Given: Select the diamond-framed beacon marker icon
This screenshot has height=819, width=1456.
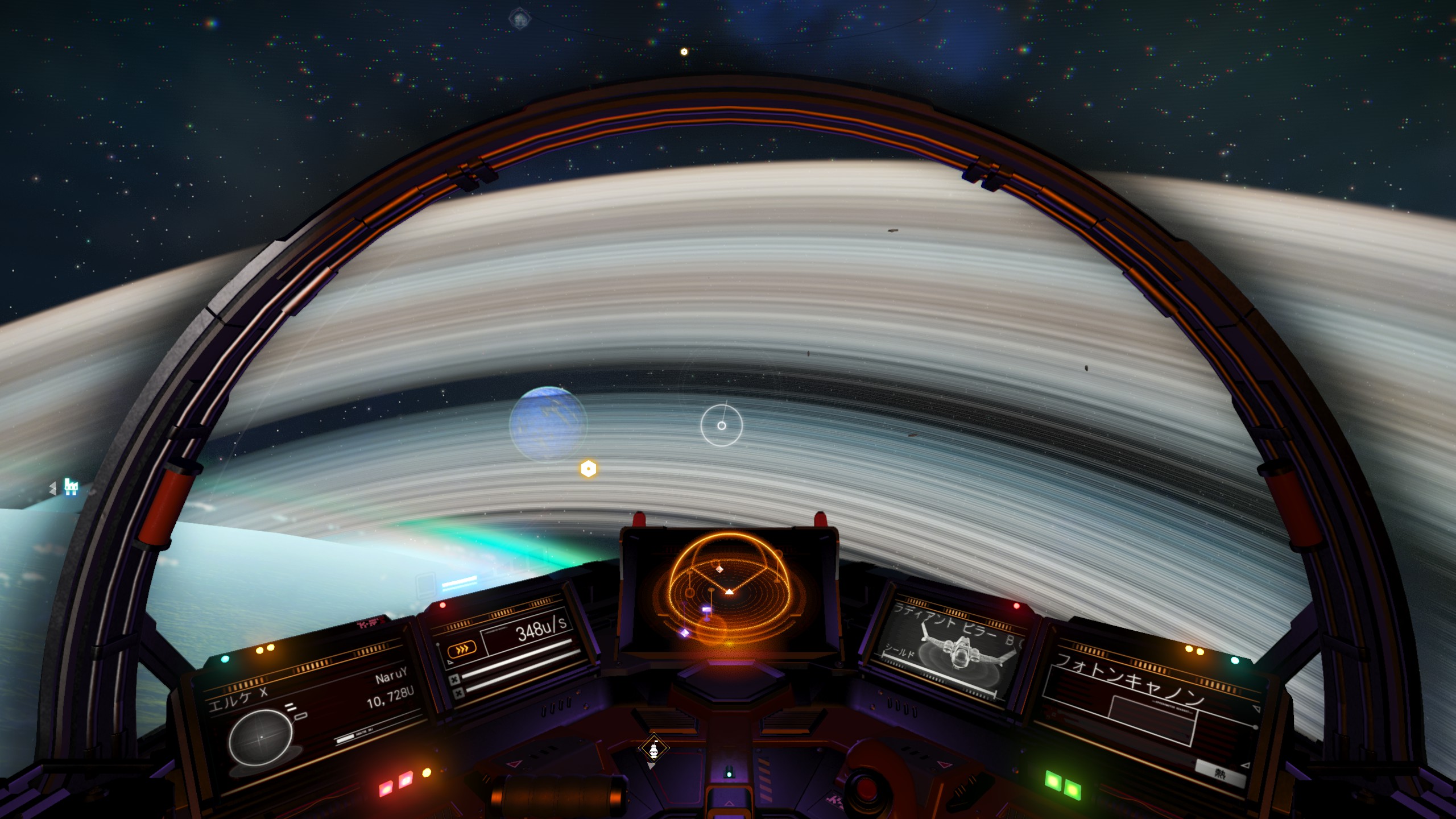Looking at the screenshot, I should click(653, 748).
